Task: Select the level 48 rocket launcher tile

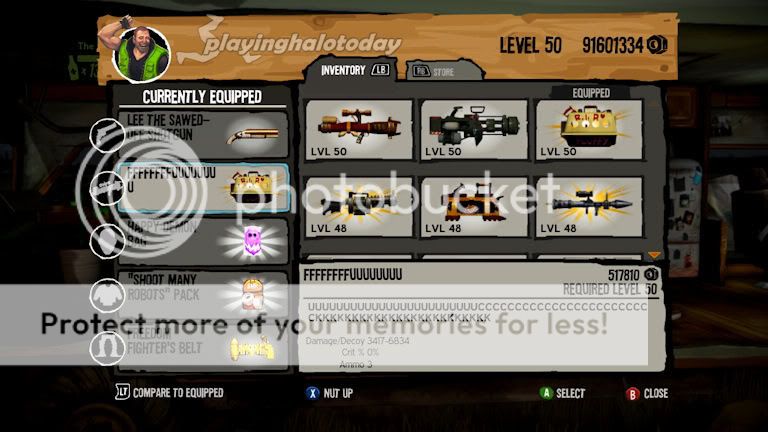Action: click(589, 207)
